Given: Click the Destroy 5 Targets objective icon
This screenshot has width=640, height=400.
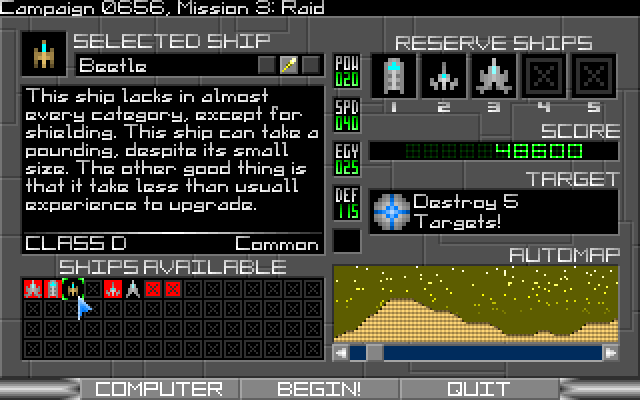Looking at the screenshot, I should tap(389, 212).
